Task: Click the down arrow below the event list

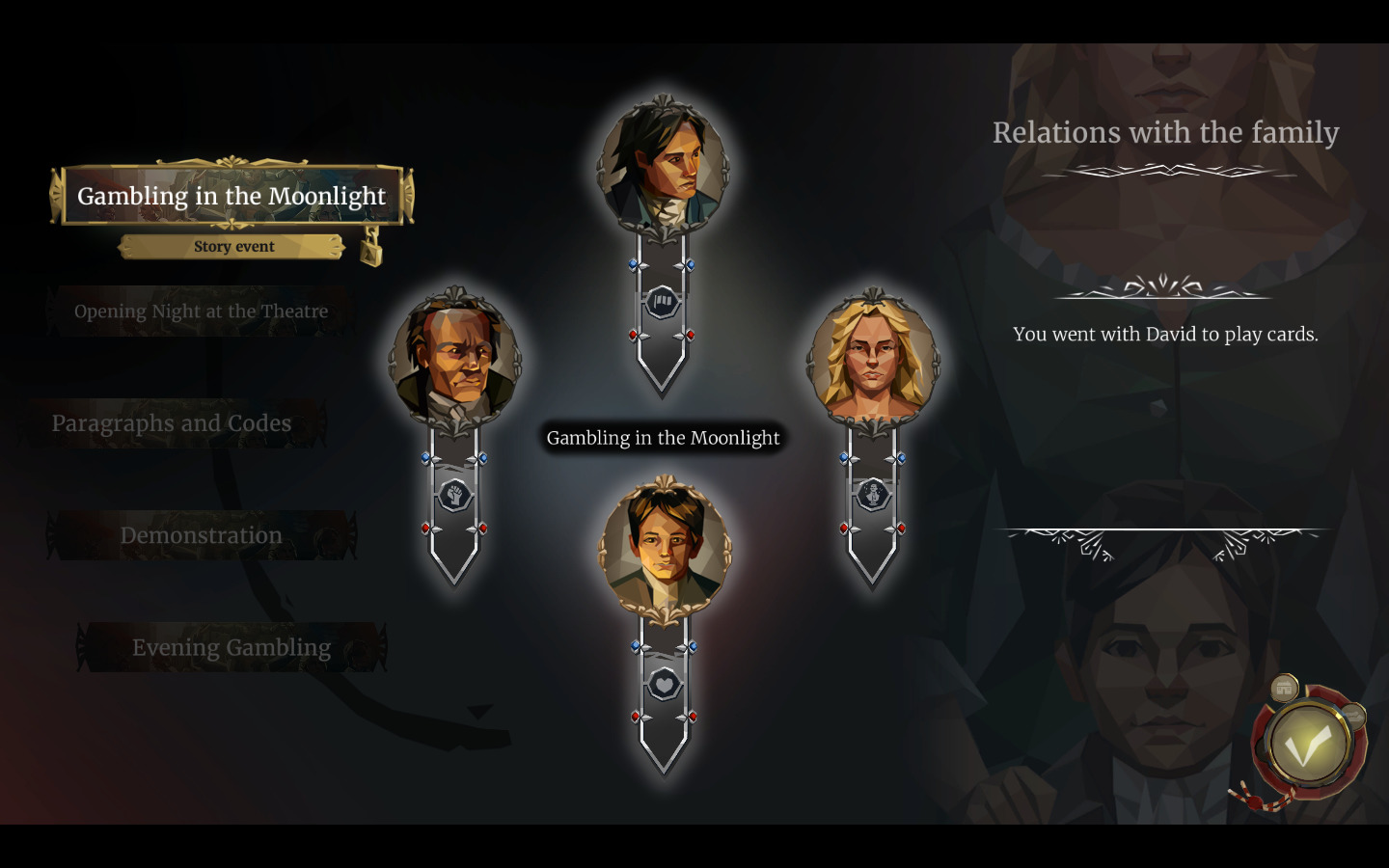Action: click(479, 712)
